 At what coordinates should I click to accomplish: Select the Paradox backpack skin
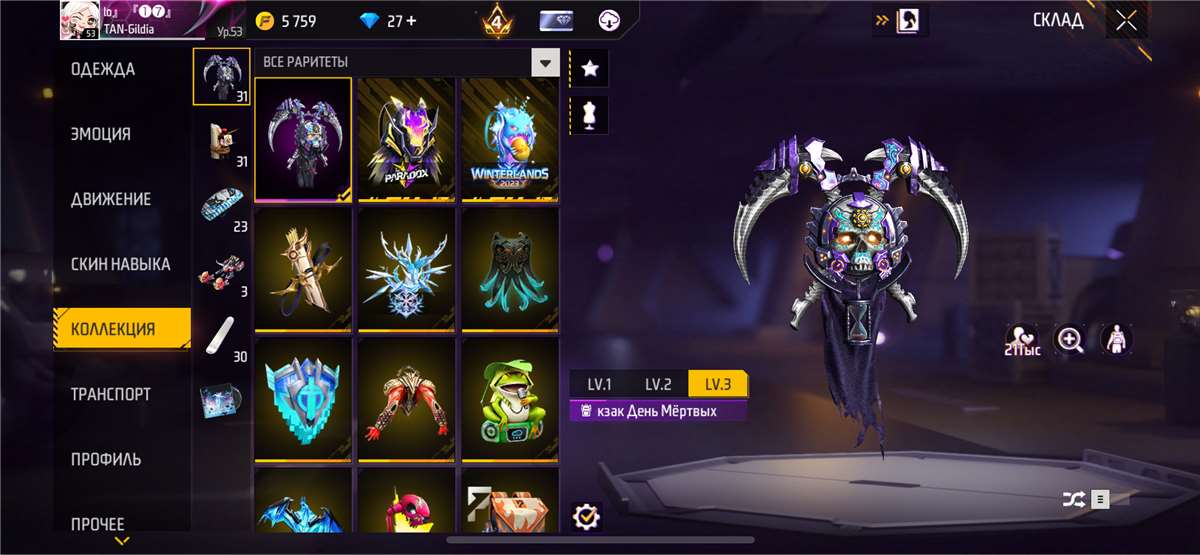407,139
